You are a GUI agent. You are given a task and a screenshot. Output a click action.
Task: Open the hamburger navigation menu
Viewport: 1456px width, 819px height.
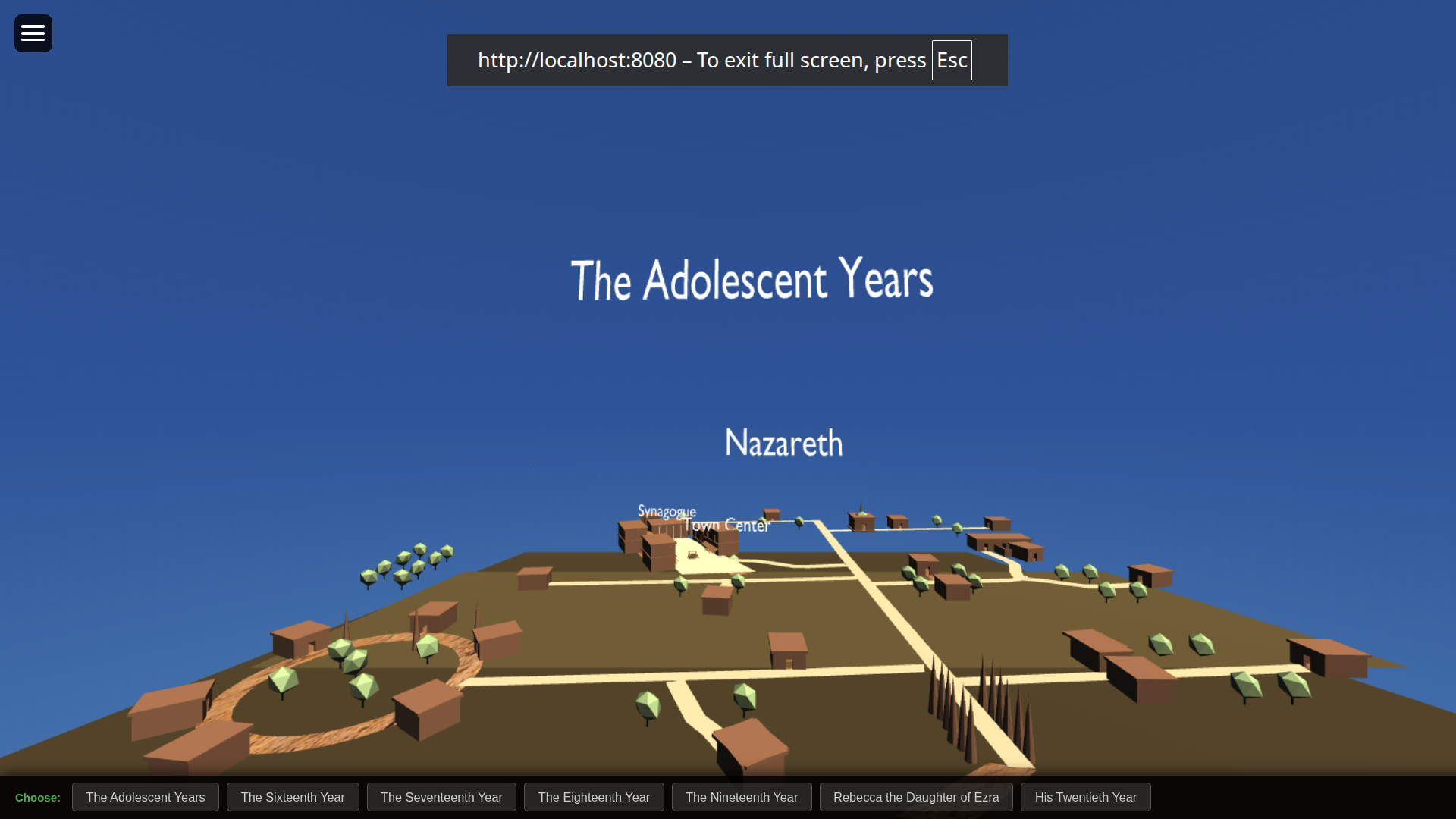(33, 33)
